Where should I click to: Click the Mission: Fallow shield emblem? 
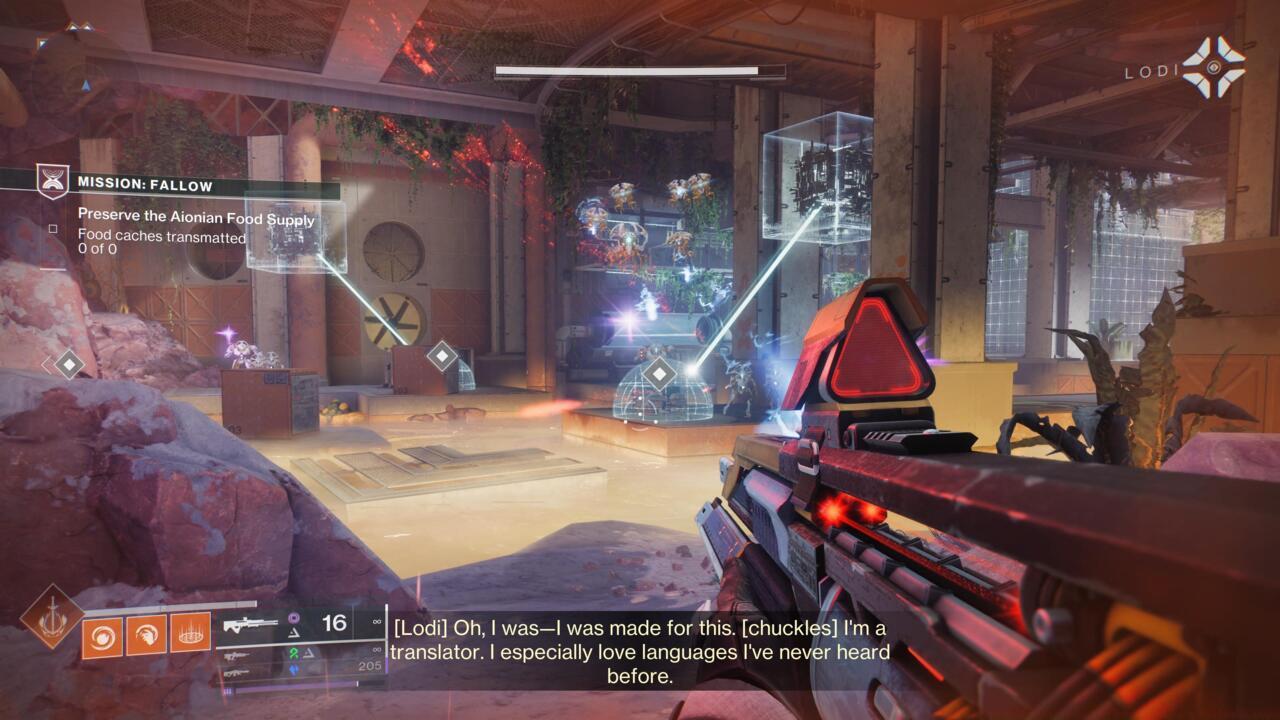[x=53, y=181]
